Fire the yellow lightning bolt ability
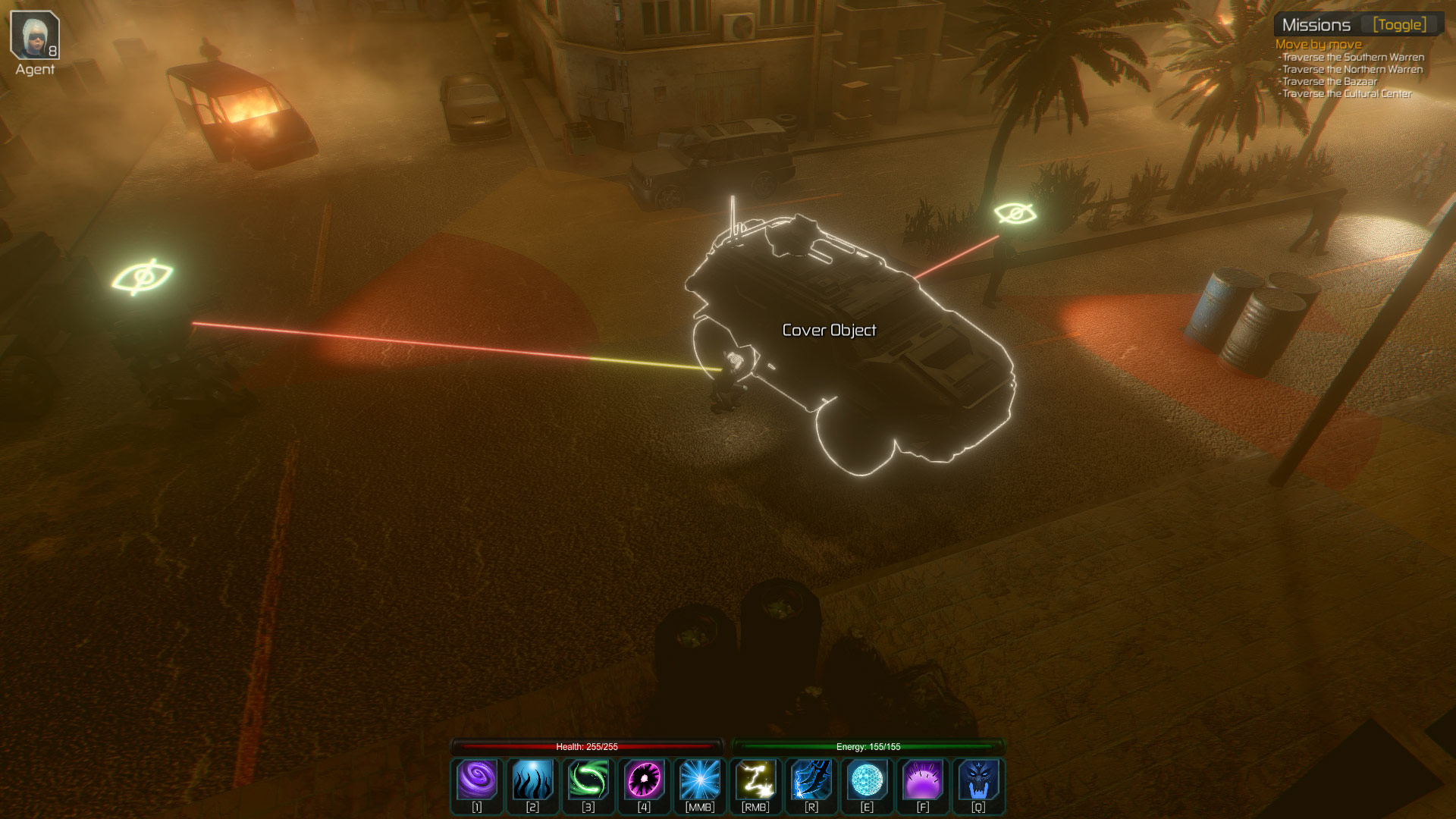Image resolution: width=1456 pixels, height=819 pixels. tap(755, 780)
